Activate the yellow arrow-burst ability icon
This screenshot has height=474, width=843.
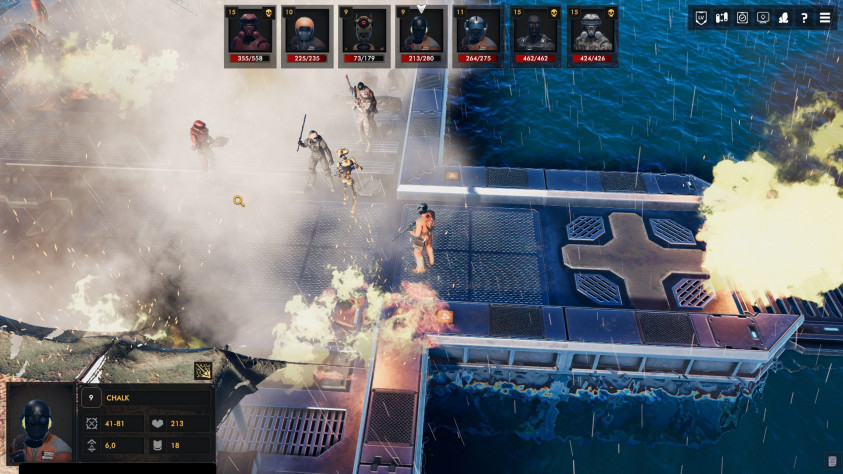203,371
